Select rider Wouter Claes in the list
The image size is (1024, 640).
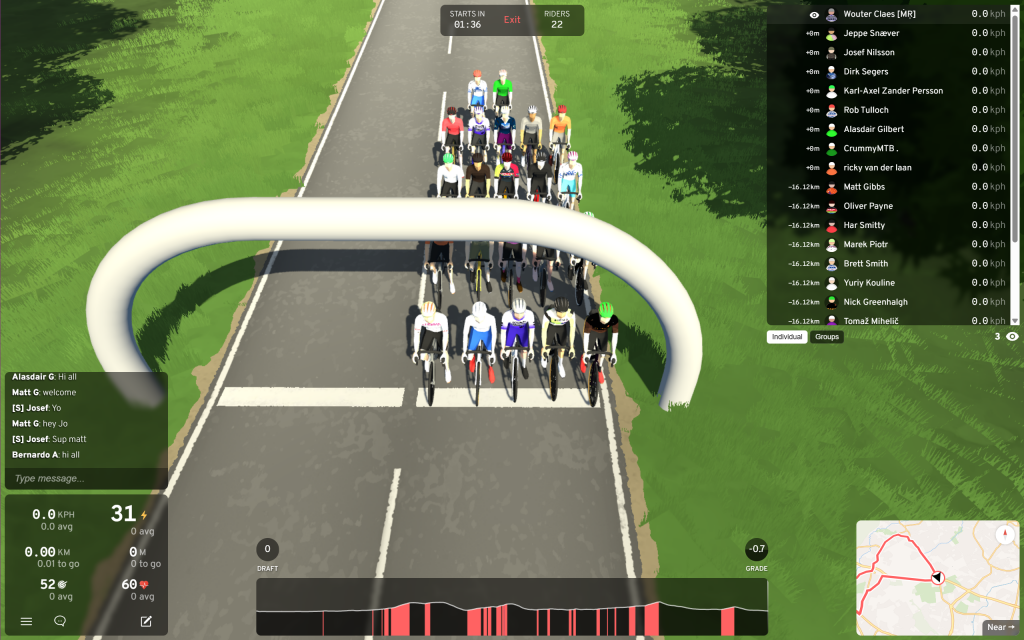click(x=879, y=14)
